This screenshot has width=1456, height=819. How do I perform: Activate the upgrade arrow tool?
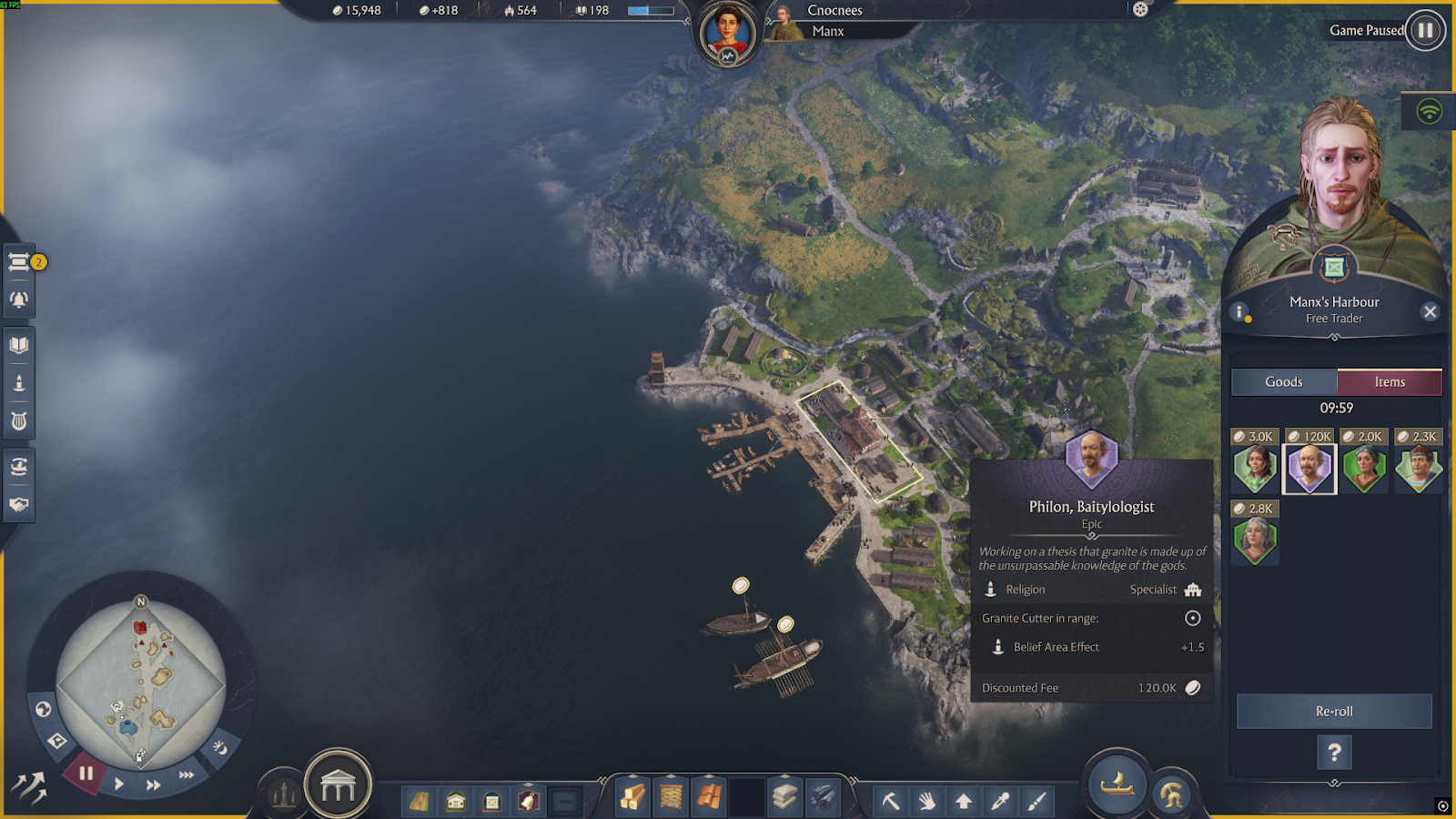coord(964,801)
